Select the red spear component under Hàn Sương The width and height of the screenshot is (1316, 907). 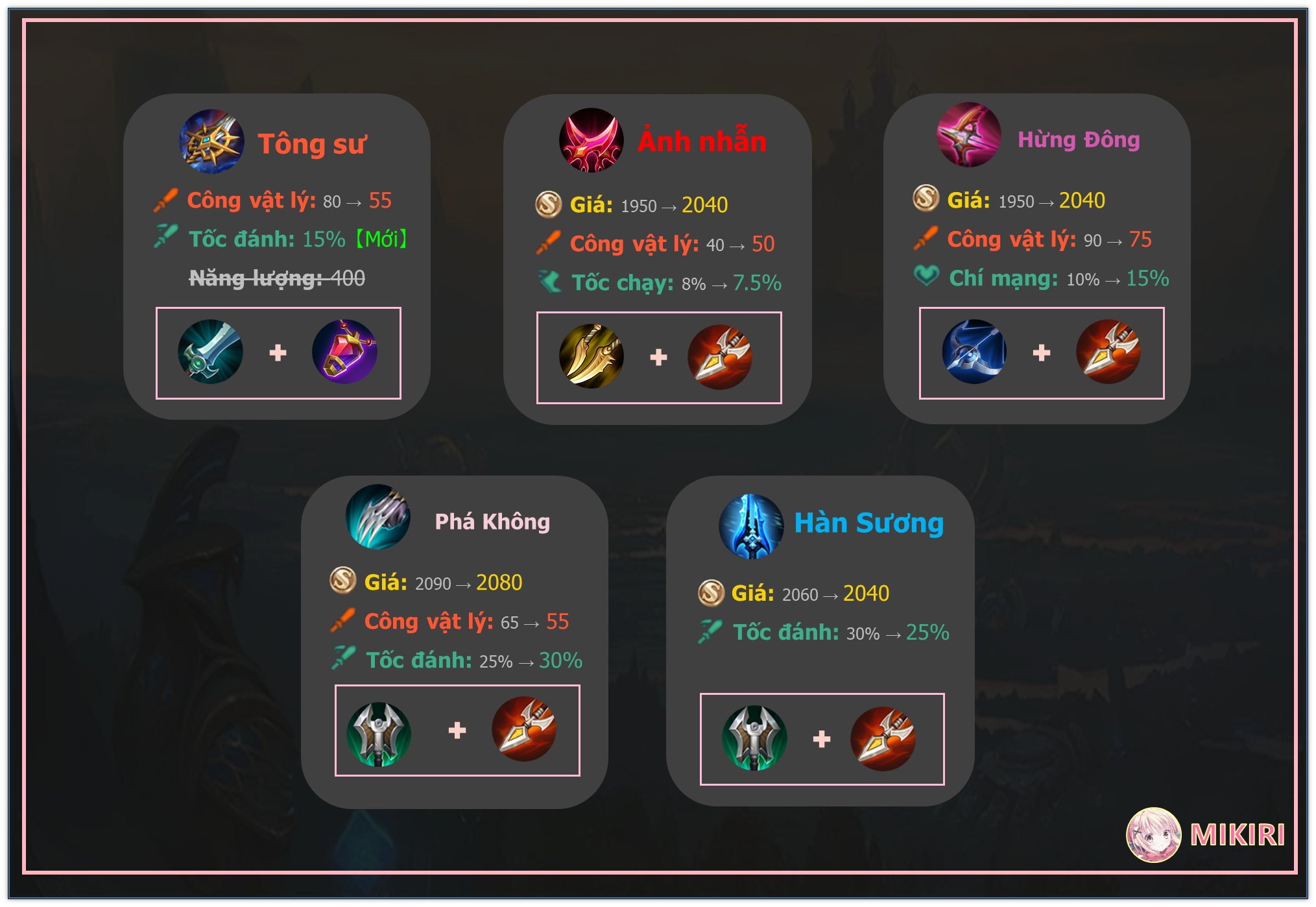tap(883, 738)
